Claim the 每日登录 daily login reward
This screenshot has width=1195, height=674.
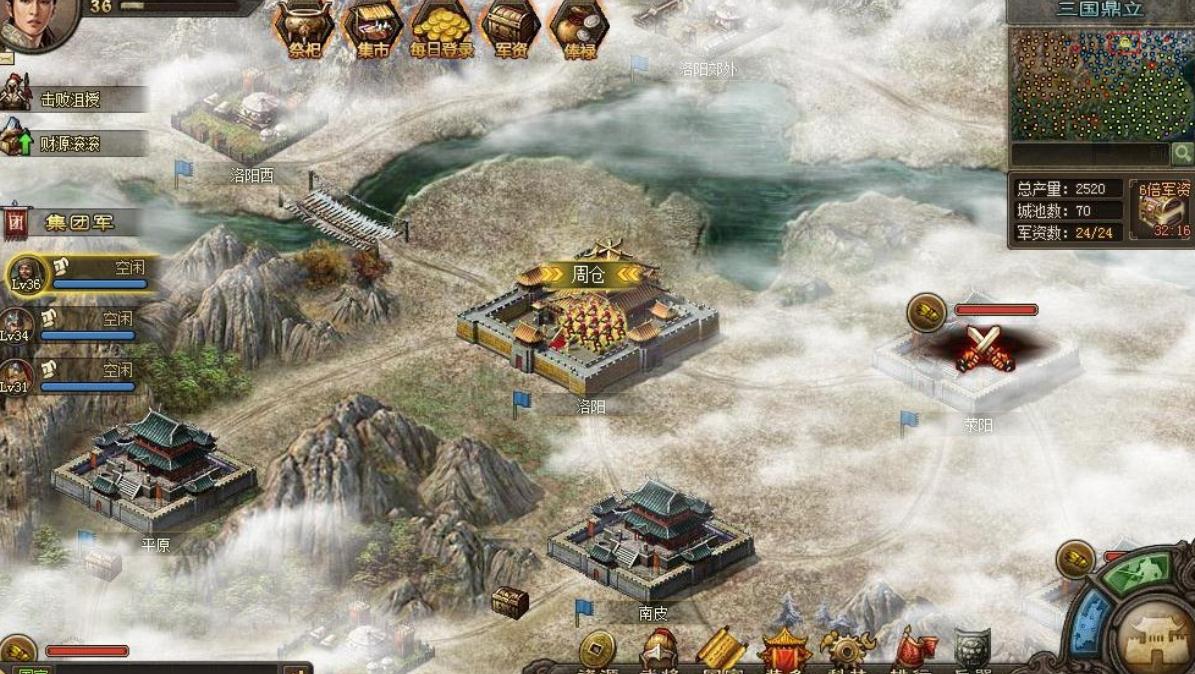tap(441, 28)
